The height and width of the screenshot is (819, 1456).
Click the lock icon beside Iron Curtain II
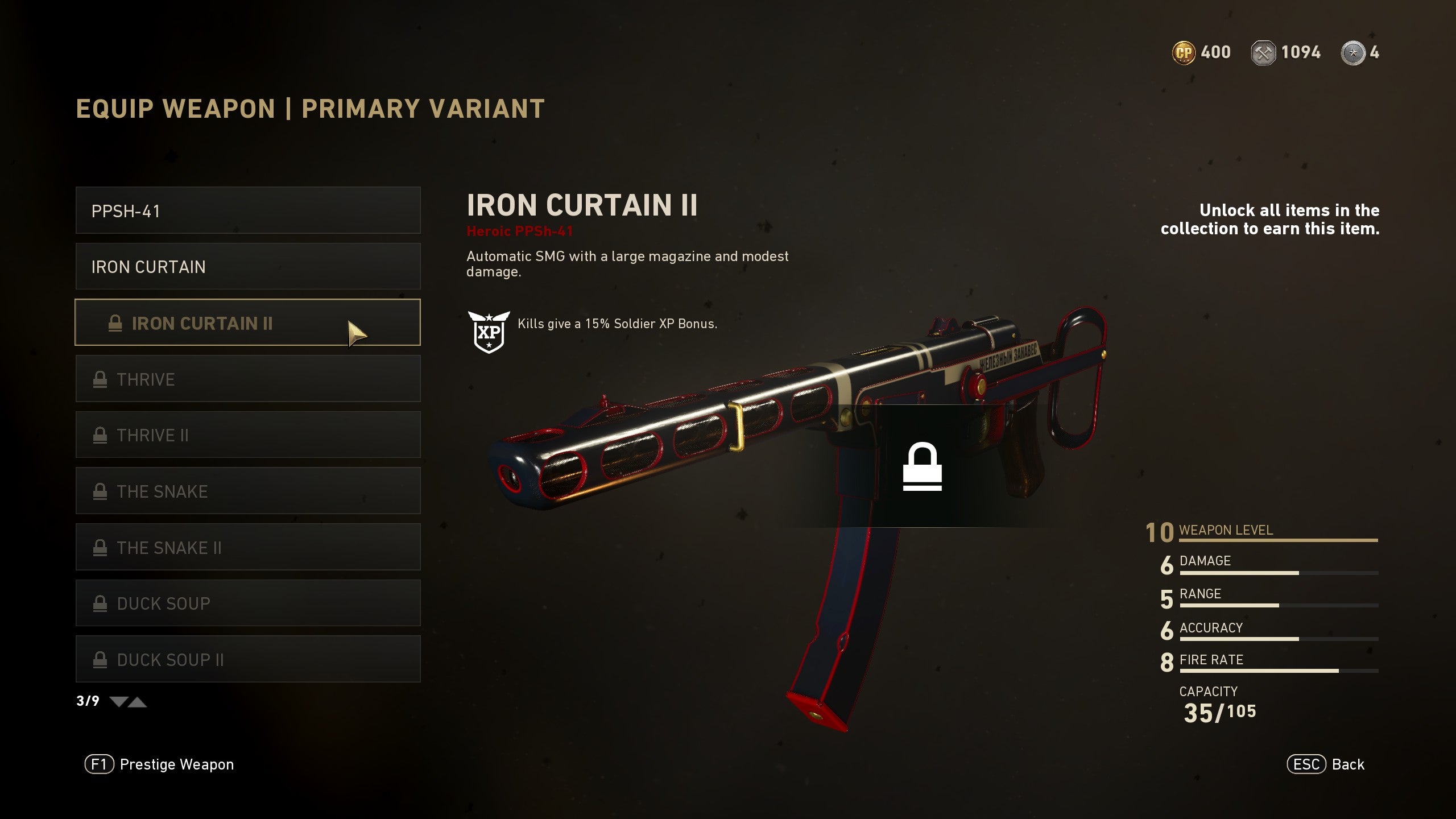point(114,323)
